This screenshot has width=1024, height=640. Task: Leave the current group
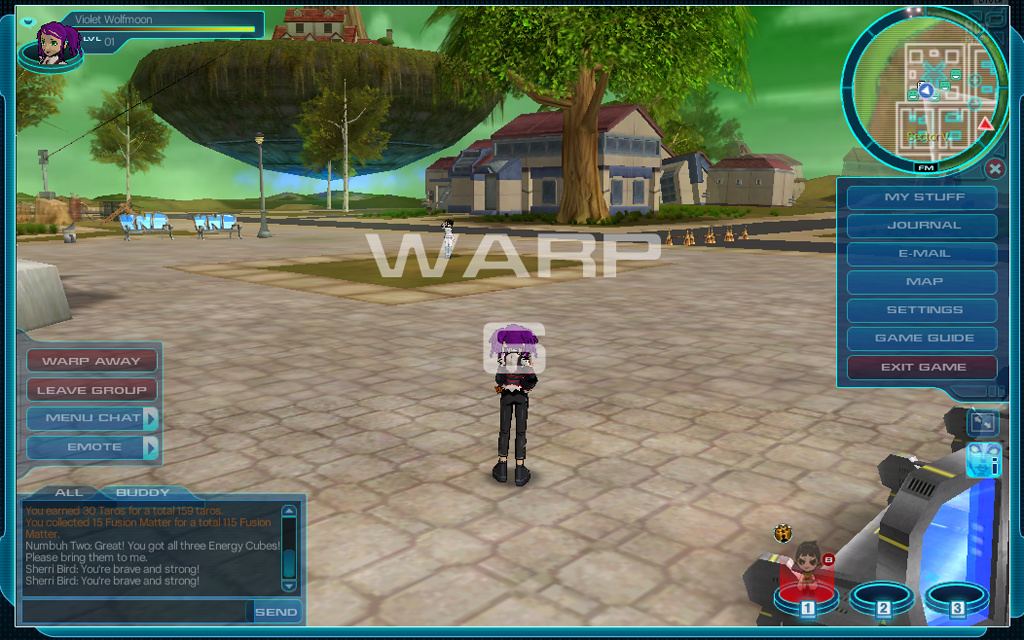tap(91, 390)
